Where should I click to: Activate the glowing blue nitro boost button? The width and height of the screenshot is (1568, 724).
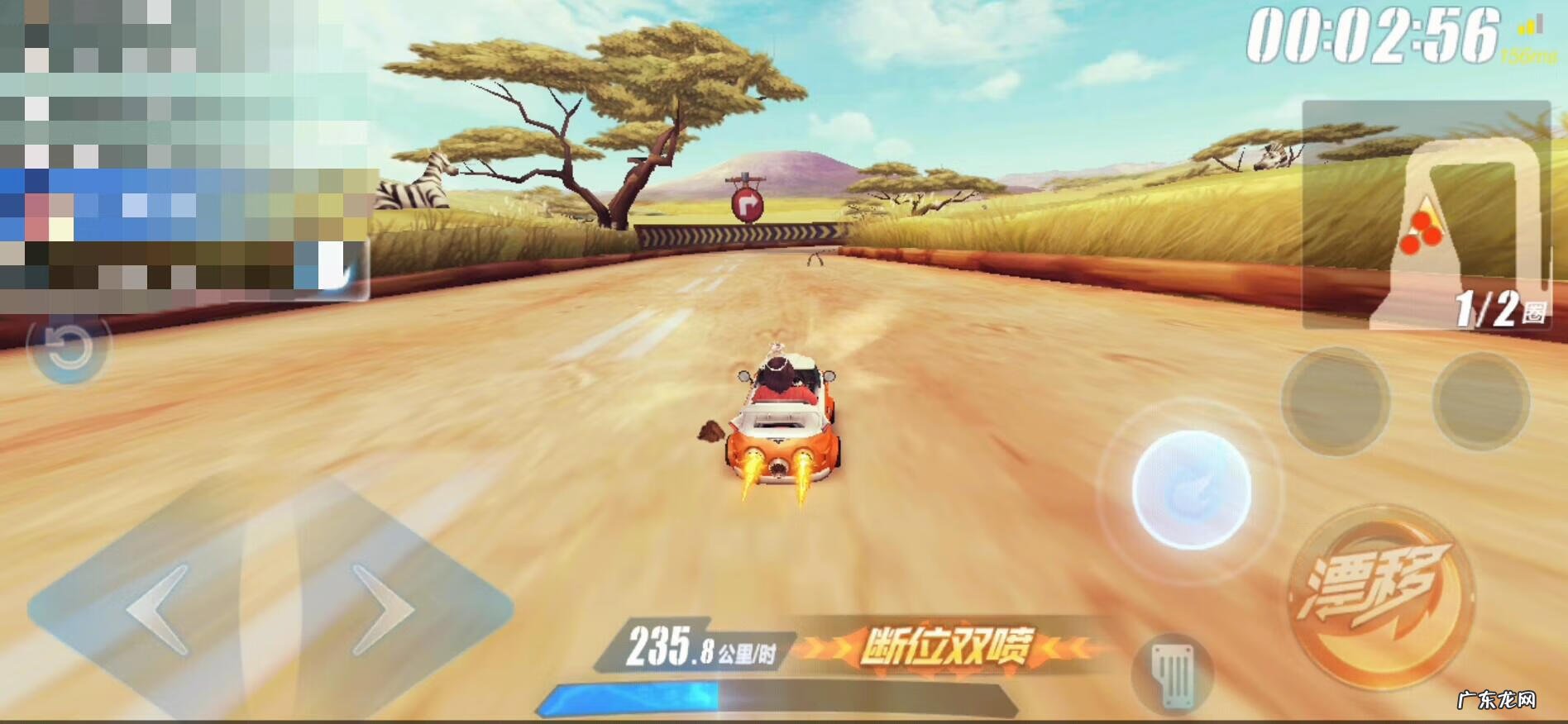click(1191, 489)
